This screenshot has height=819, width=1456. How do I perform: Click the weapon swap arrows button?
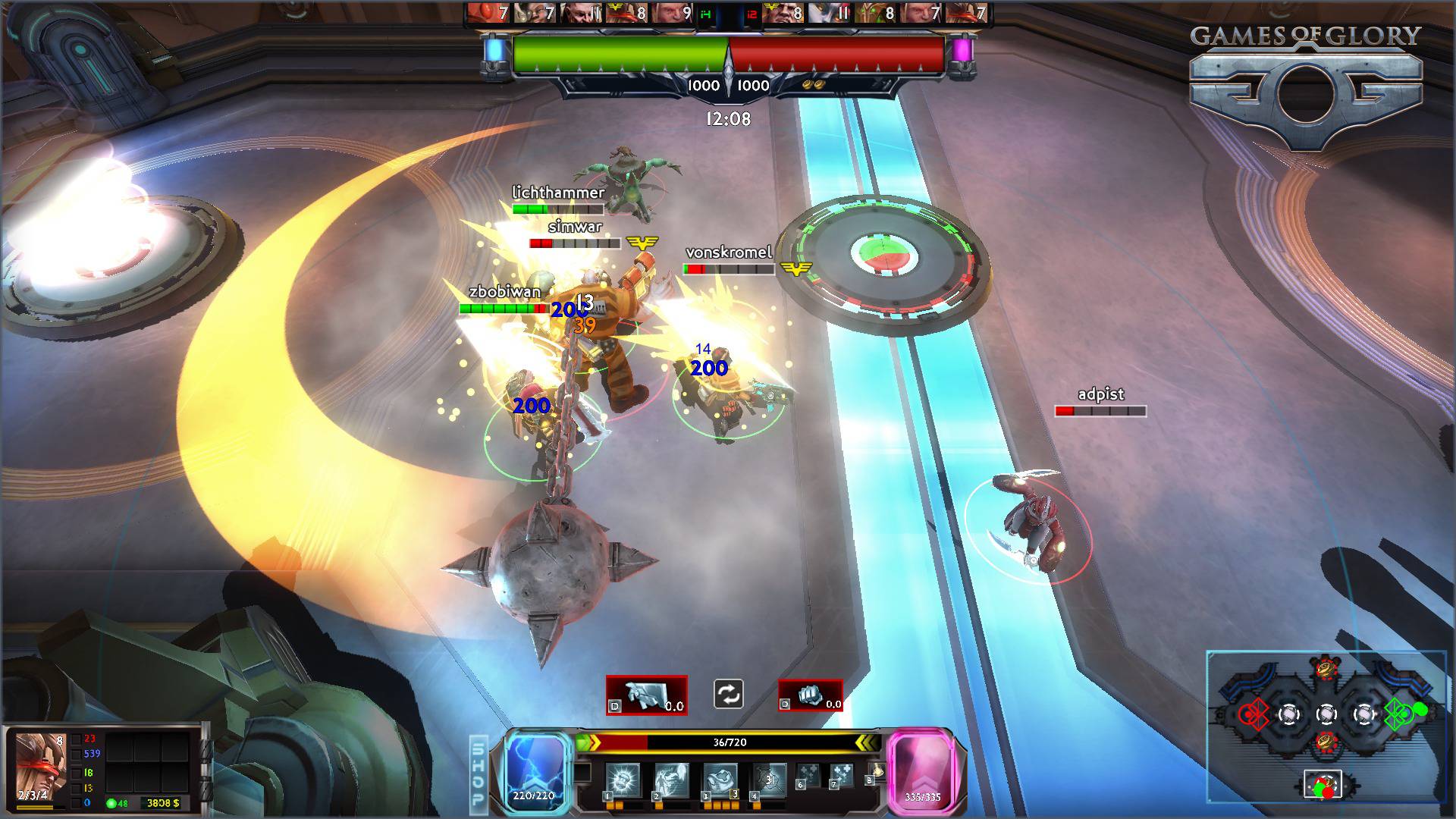728,694
